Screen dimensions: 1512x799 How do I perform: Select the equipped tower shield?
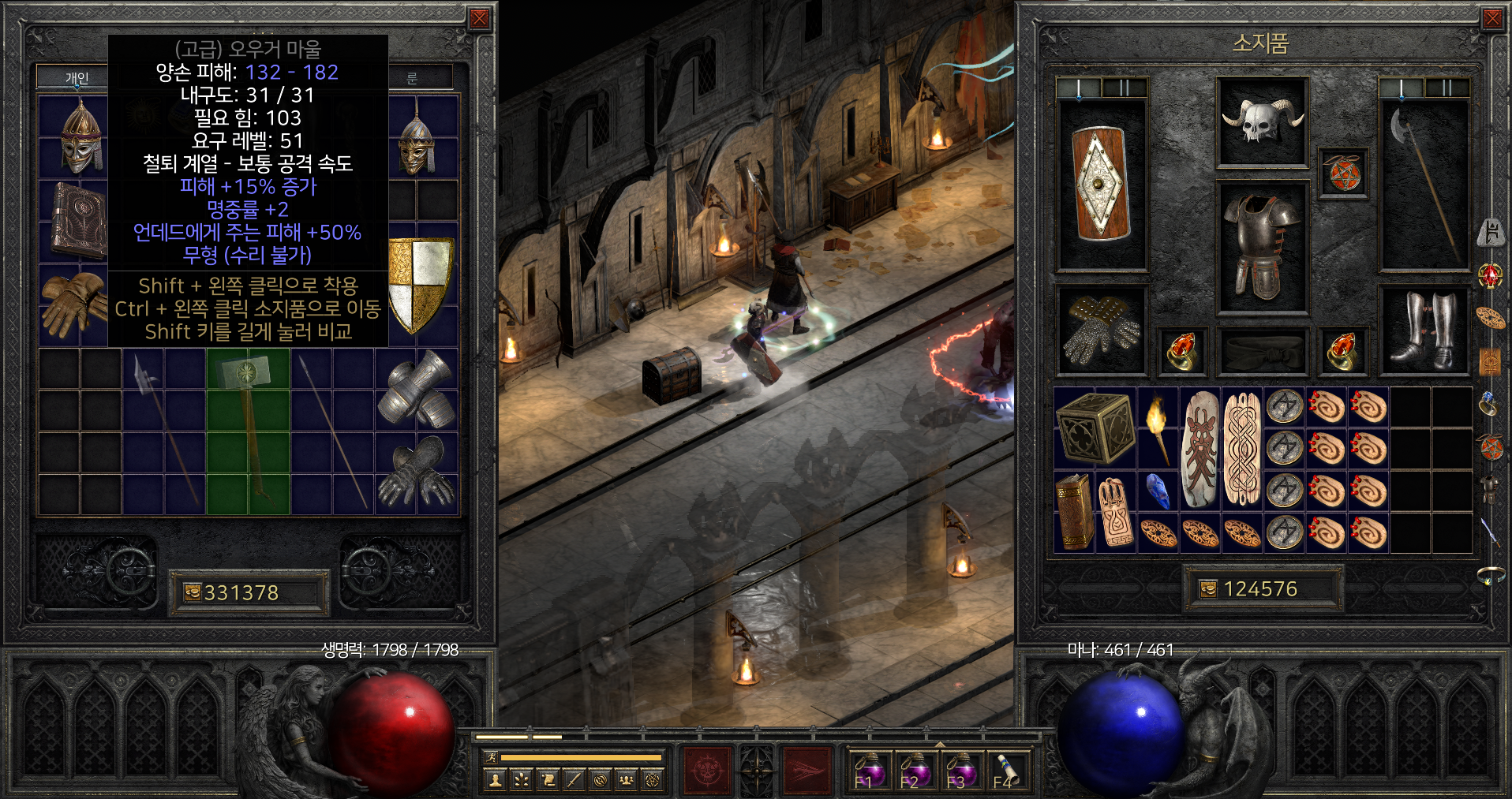(x=1100, y=183)
